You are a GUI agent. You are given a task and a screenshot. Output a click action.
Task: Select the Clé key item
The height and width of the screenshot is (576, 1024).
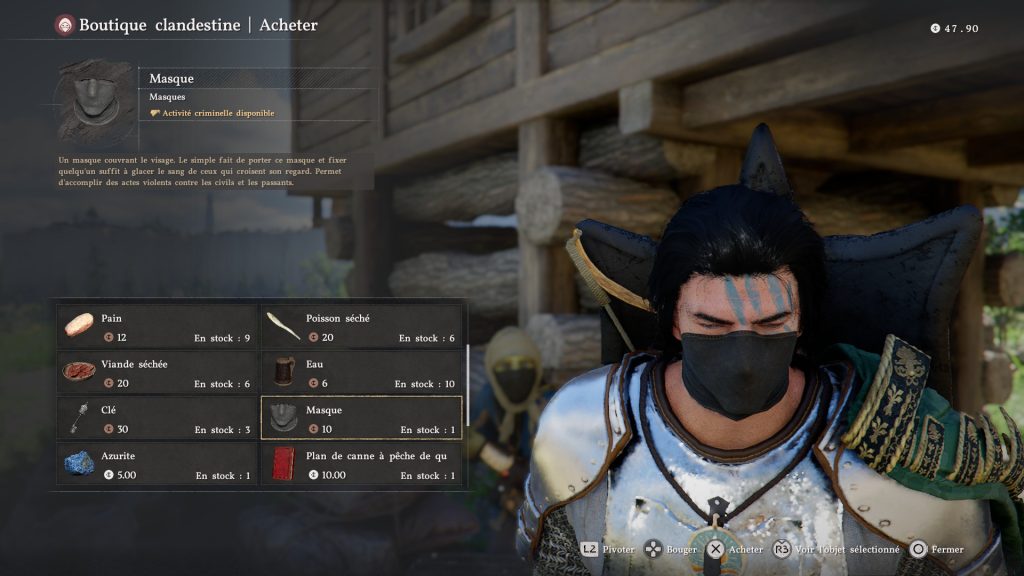point(158,418)
